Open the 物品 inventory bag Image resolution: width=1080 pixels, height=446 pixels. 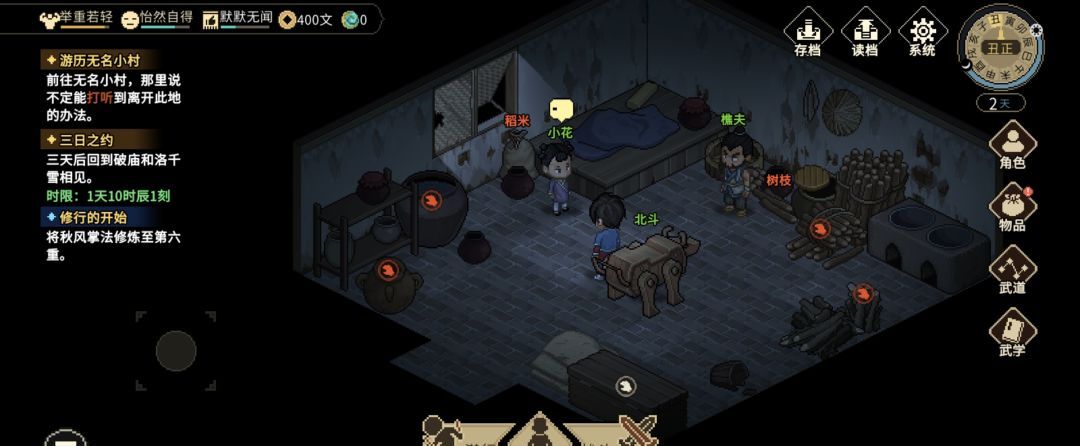click(x=1012, y=207)
